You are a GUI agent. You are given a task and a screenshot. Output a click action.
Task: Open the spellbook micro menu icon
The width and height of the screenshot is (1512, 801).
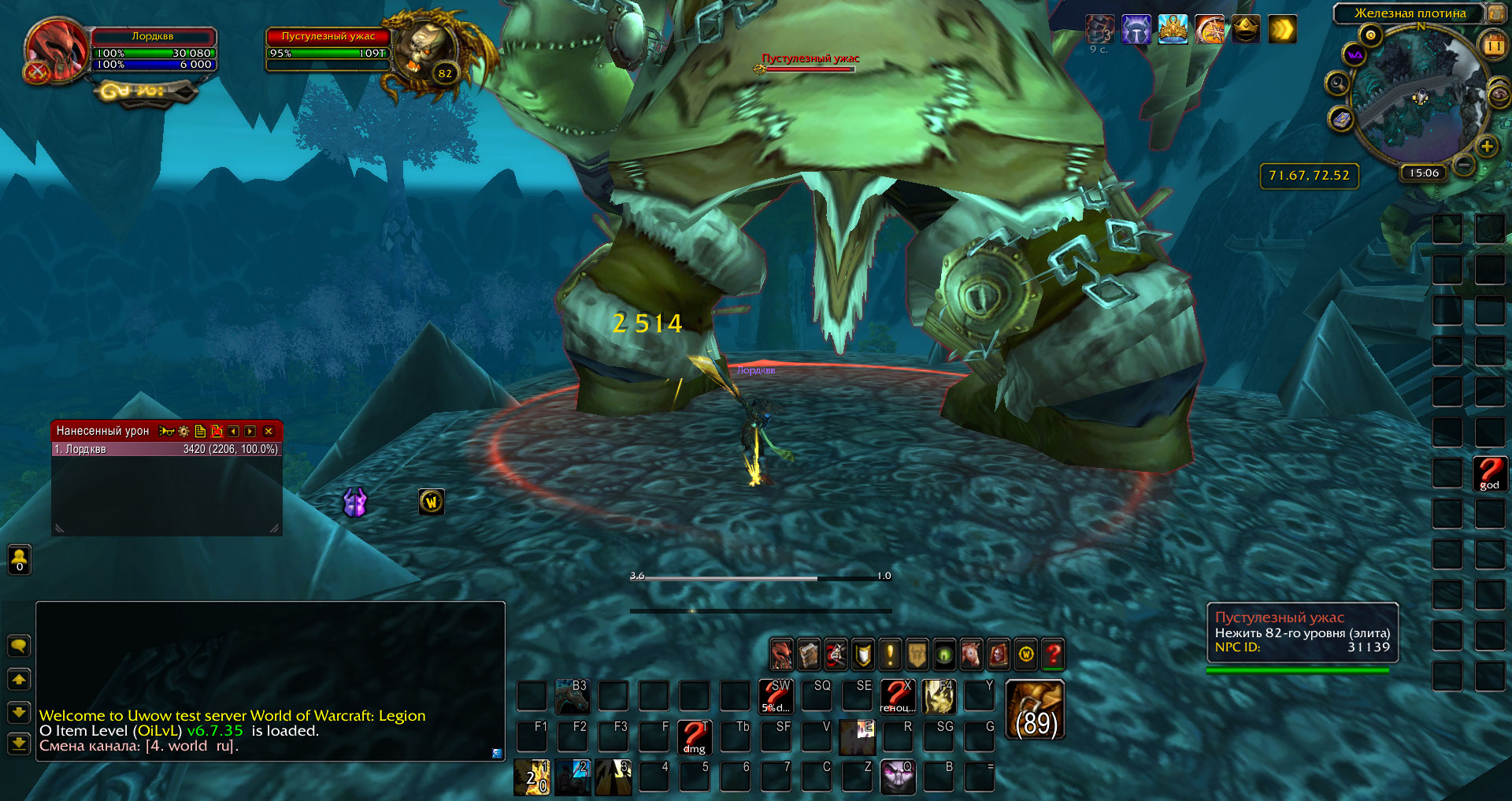809,655
